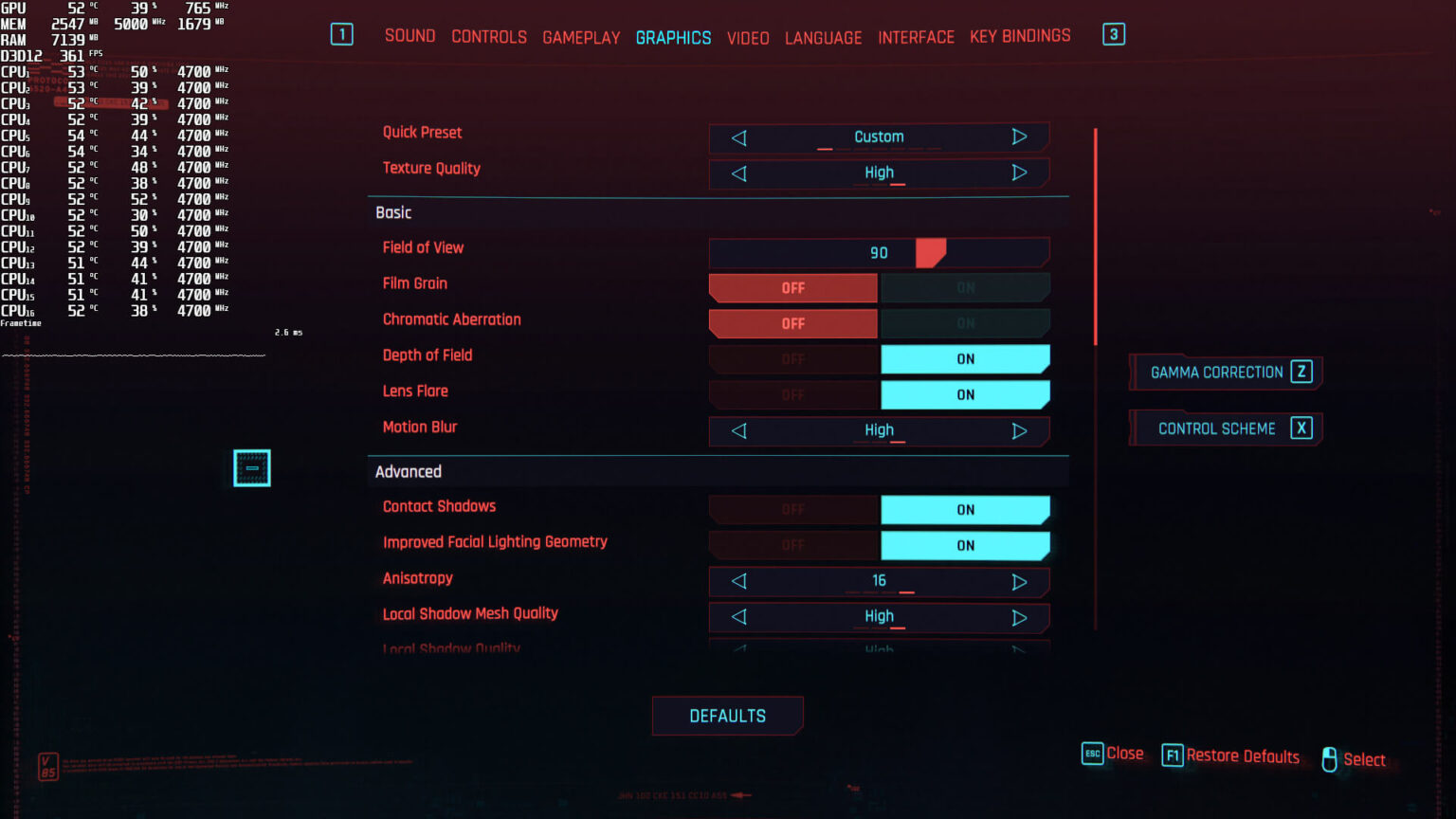The image size is (1456, 819).
Task: Adjust the Field of View slider
Action: point(930,253)
